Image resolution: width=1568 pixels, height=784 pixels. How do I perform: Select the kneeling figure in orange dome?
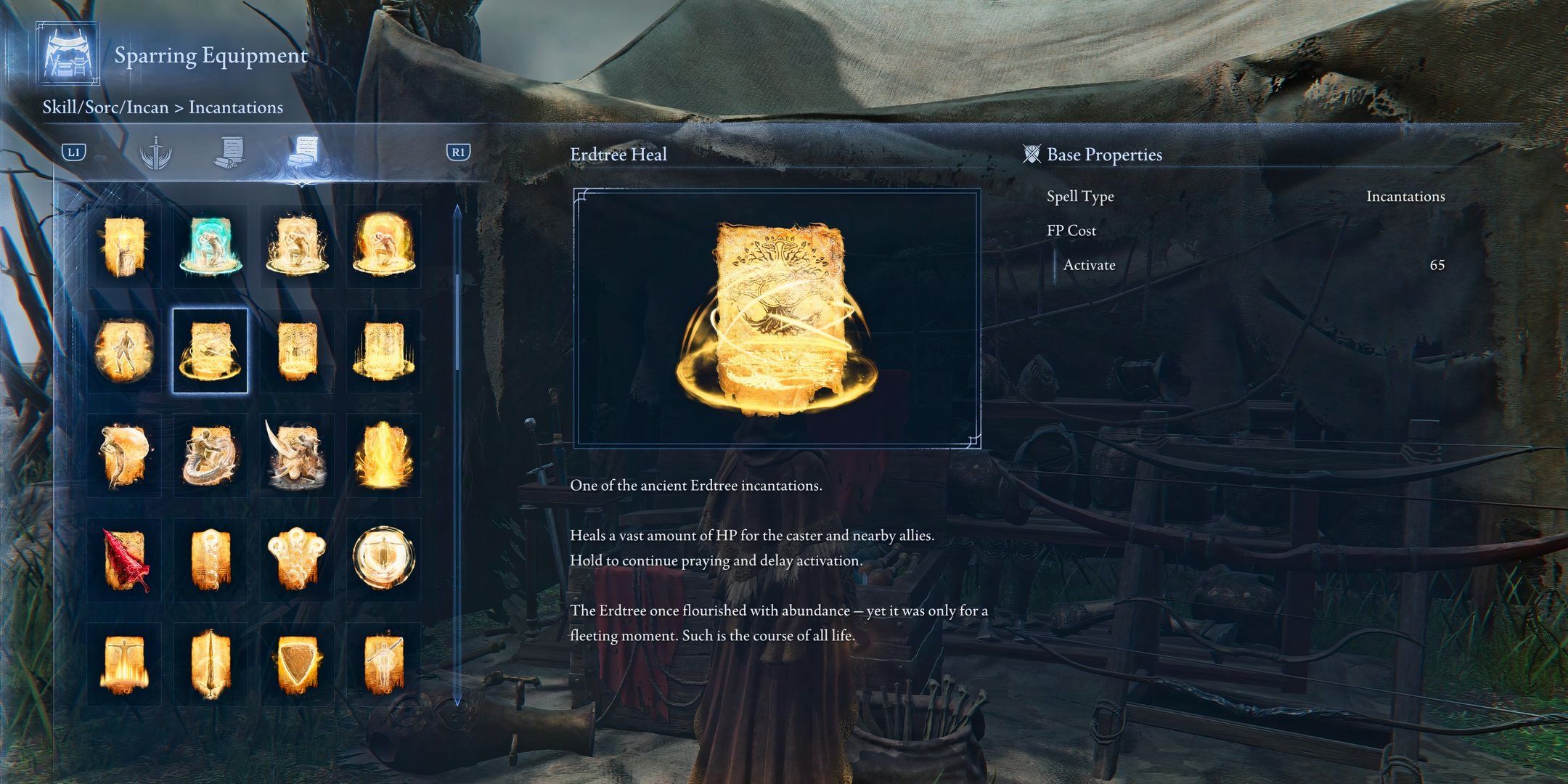tap(383, 246)
